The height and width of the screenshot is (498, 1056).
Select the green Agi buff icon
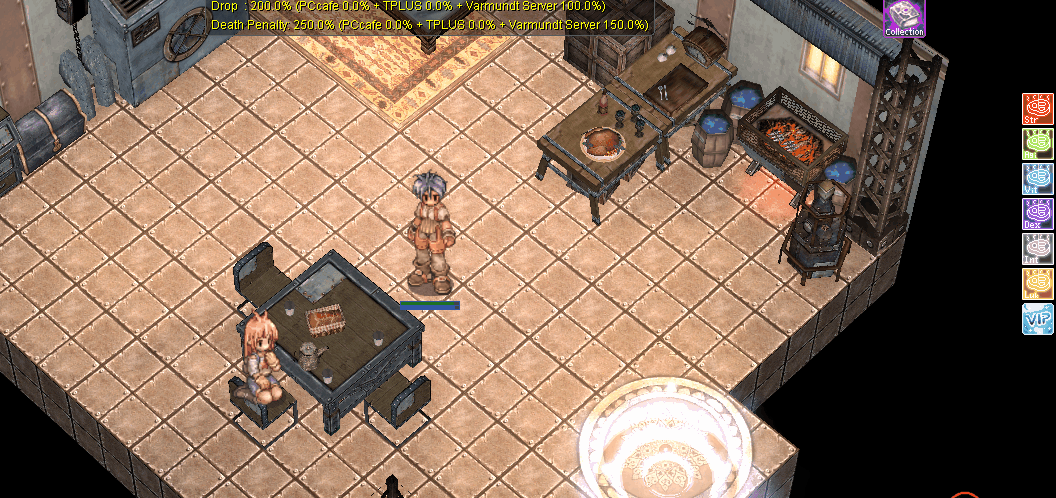(x=1038, y=143)
